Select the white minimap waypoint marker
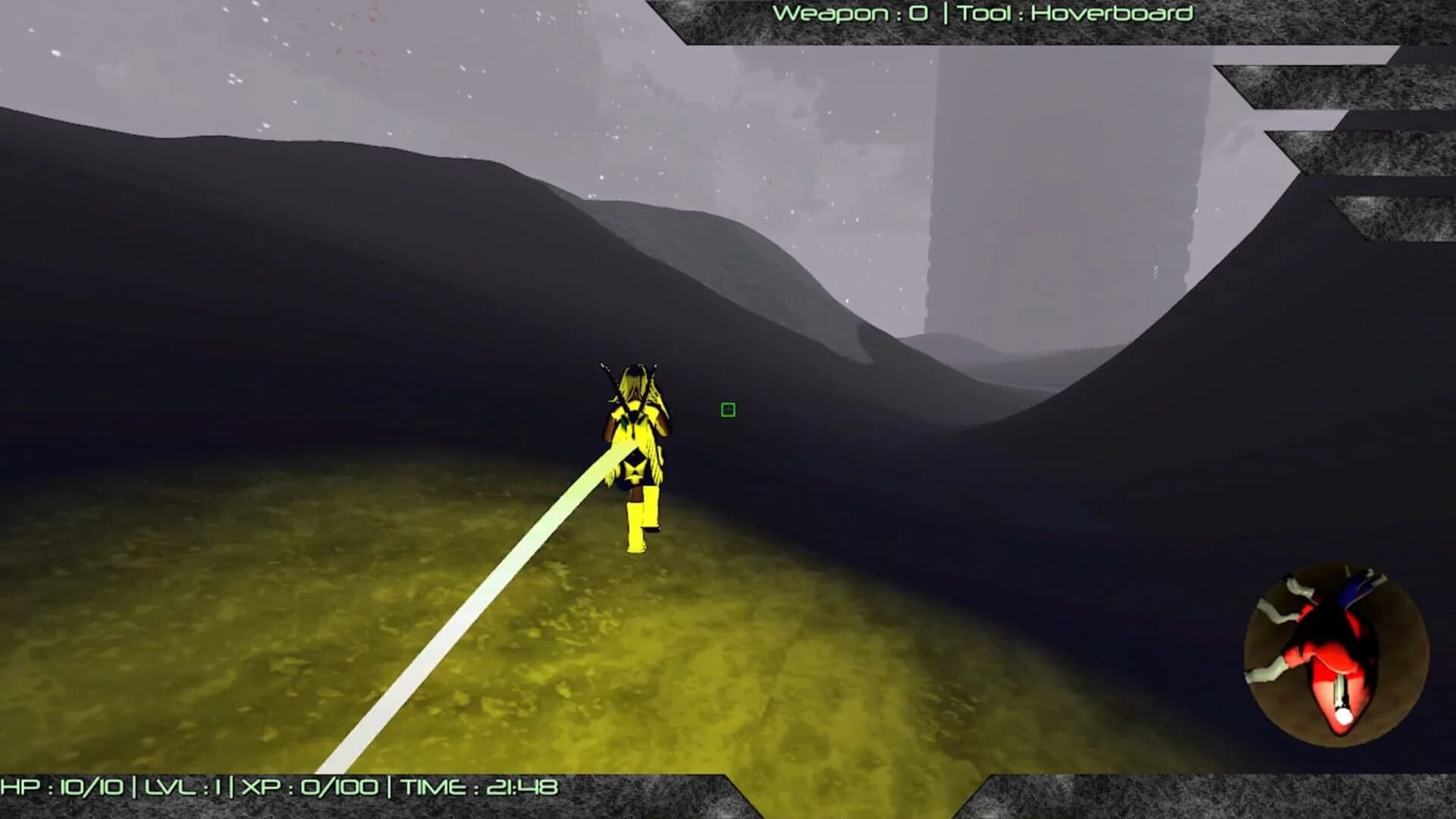 point(1343,716)
